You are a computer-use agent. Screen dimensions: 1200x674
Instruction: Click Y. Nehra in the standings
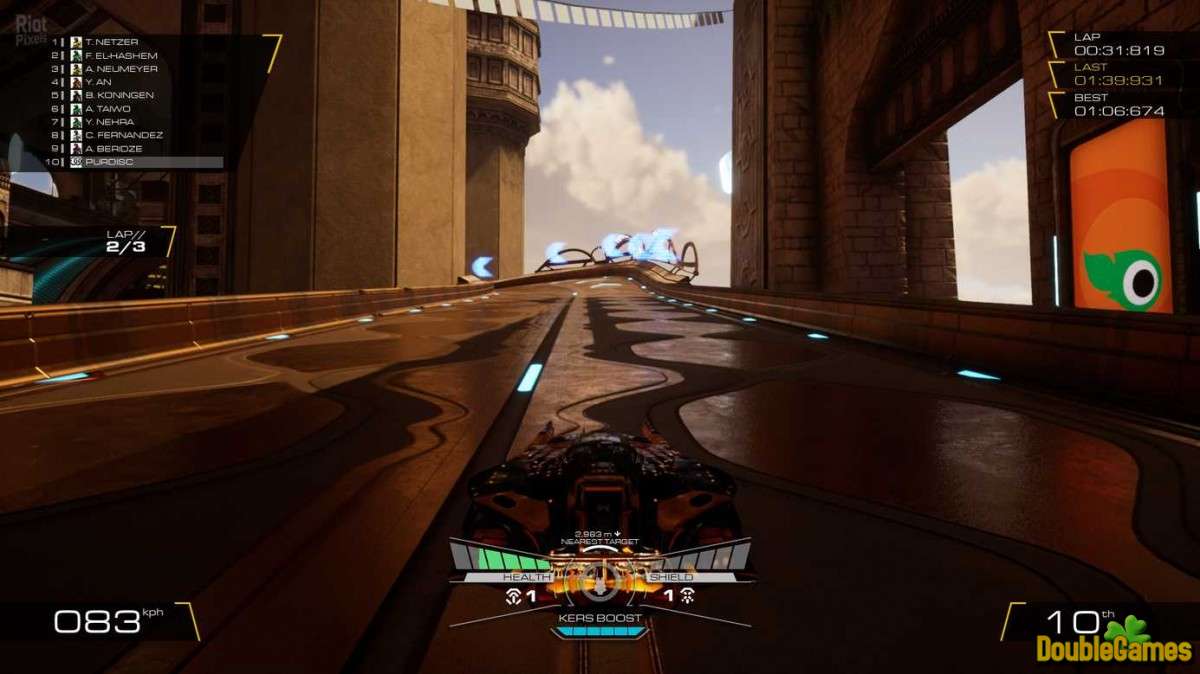click(108, 121)
